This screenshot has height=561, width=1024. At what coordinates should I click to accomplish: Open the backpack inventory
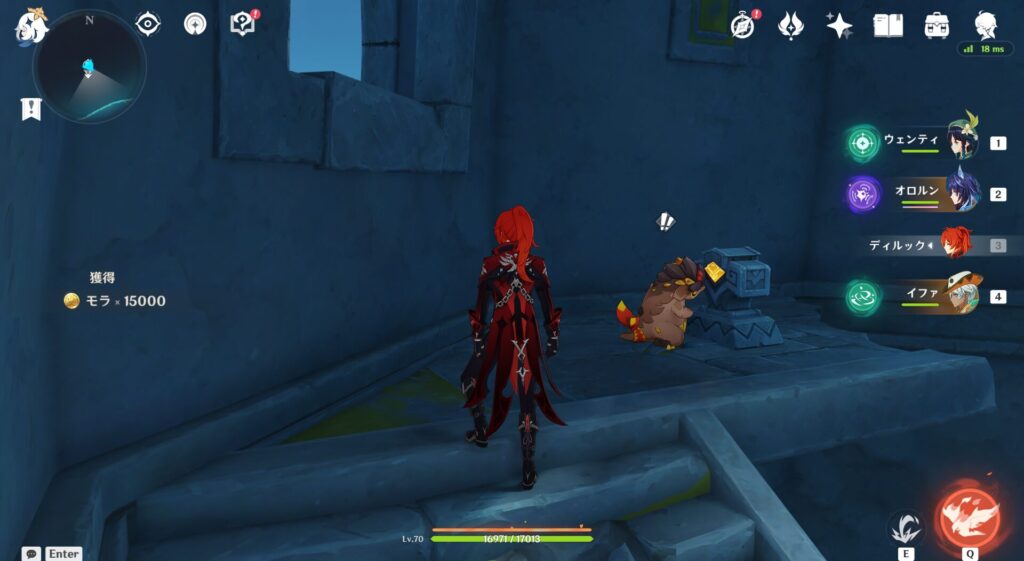pos(937,25)
